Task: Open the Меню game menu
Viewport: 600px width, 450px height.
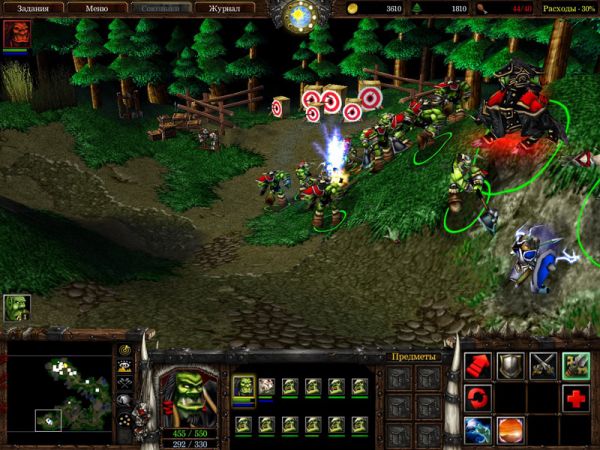Action: point(95,9)
